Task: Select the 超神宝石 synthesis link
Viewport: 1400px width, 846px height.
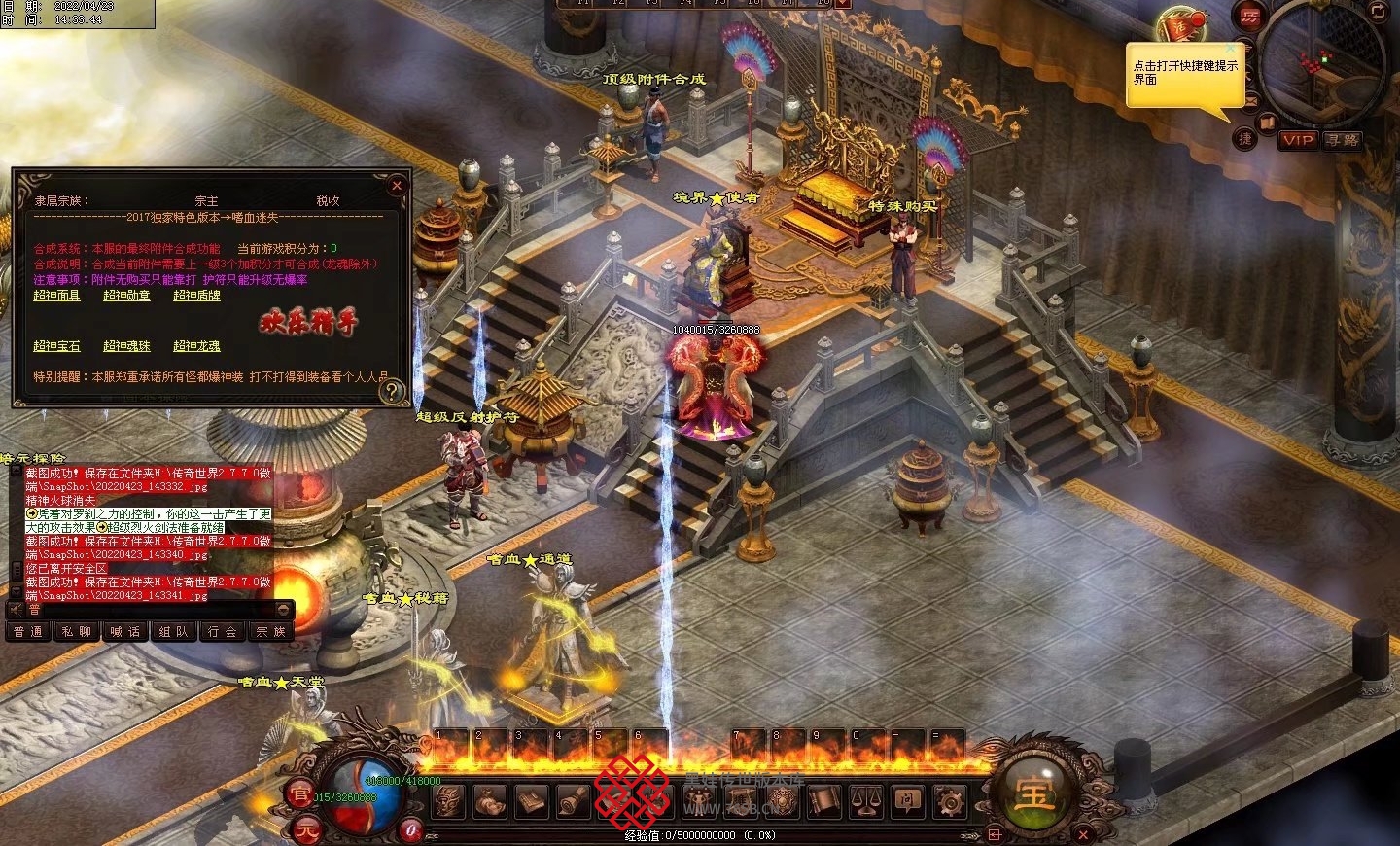Action: [56, 346]
